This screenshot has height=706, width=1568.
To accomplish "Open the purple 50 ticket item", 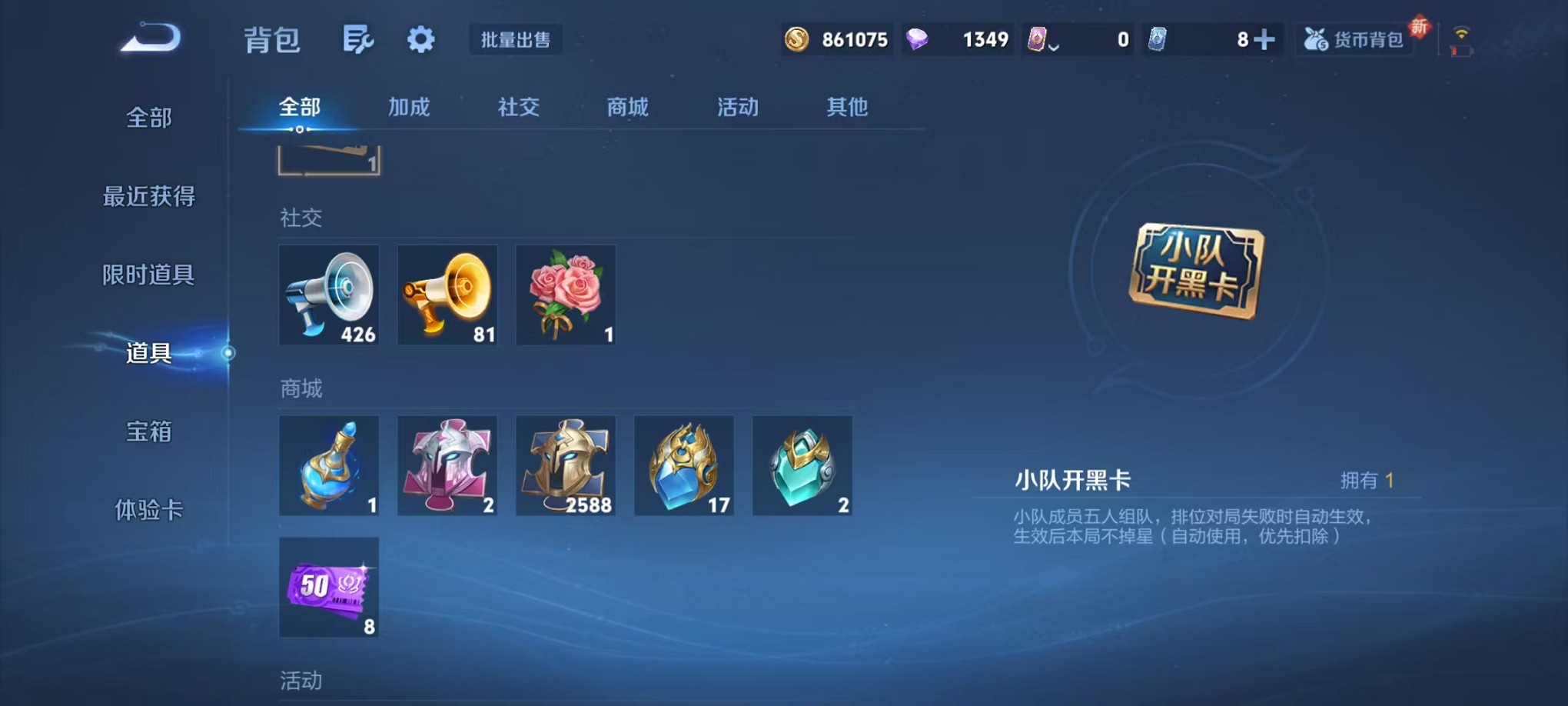I will coord(329,590).
